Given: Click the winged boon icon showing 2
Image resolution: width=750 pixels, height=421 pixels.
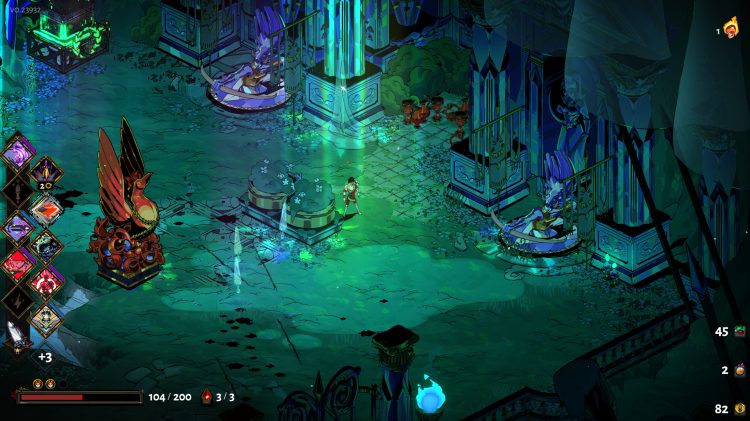Looking at the screenshot, I should [45, 173].
